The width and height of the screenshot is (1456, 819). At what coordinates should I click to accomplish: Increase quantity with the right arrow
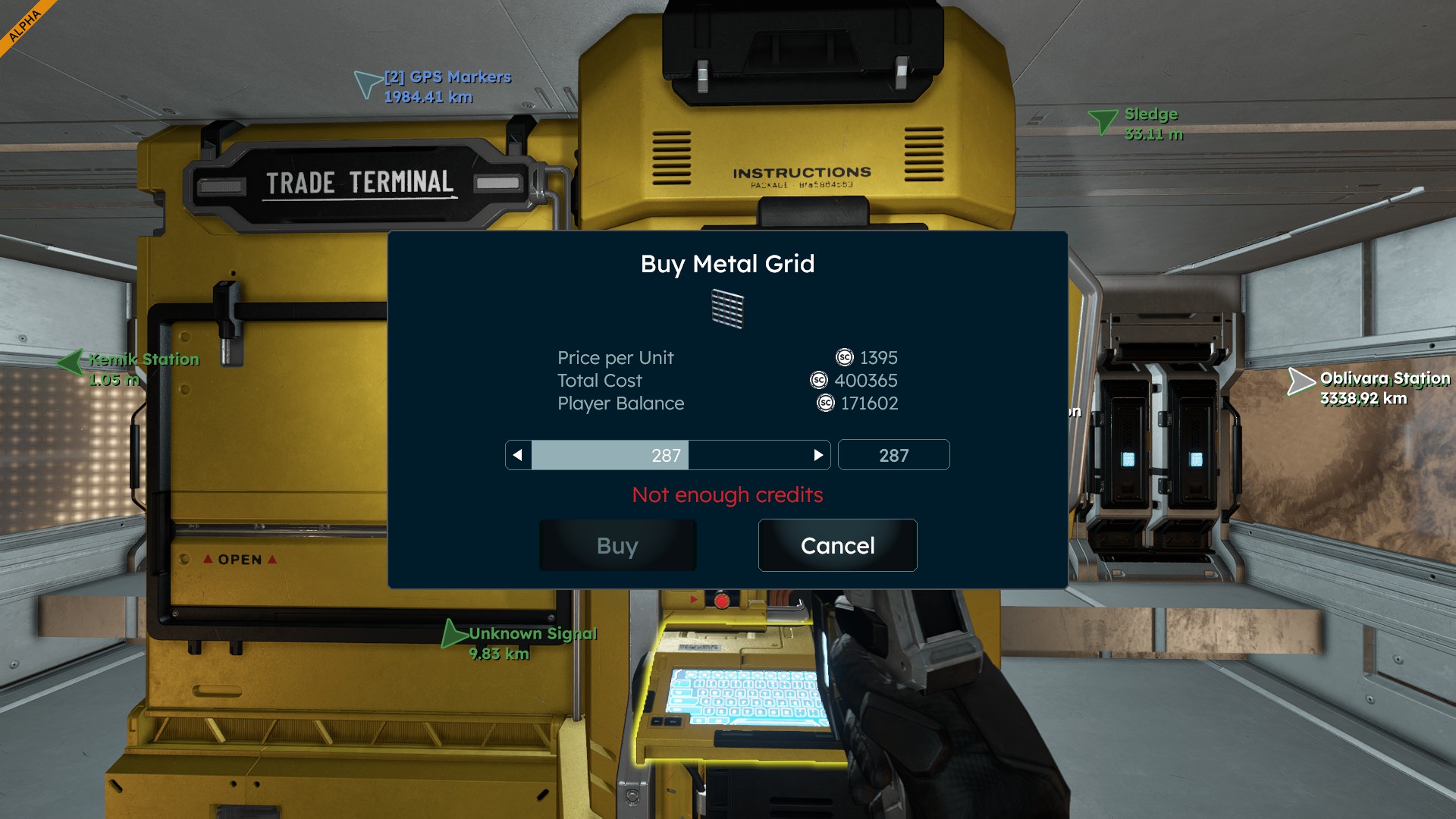(x=817, y=455)
